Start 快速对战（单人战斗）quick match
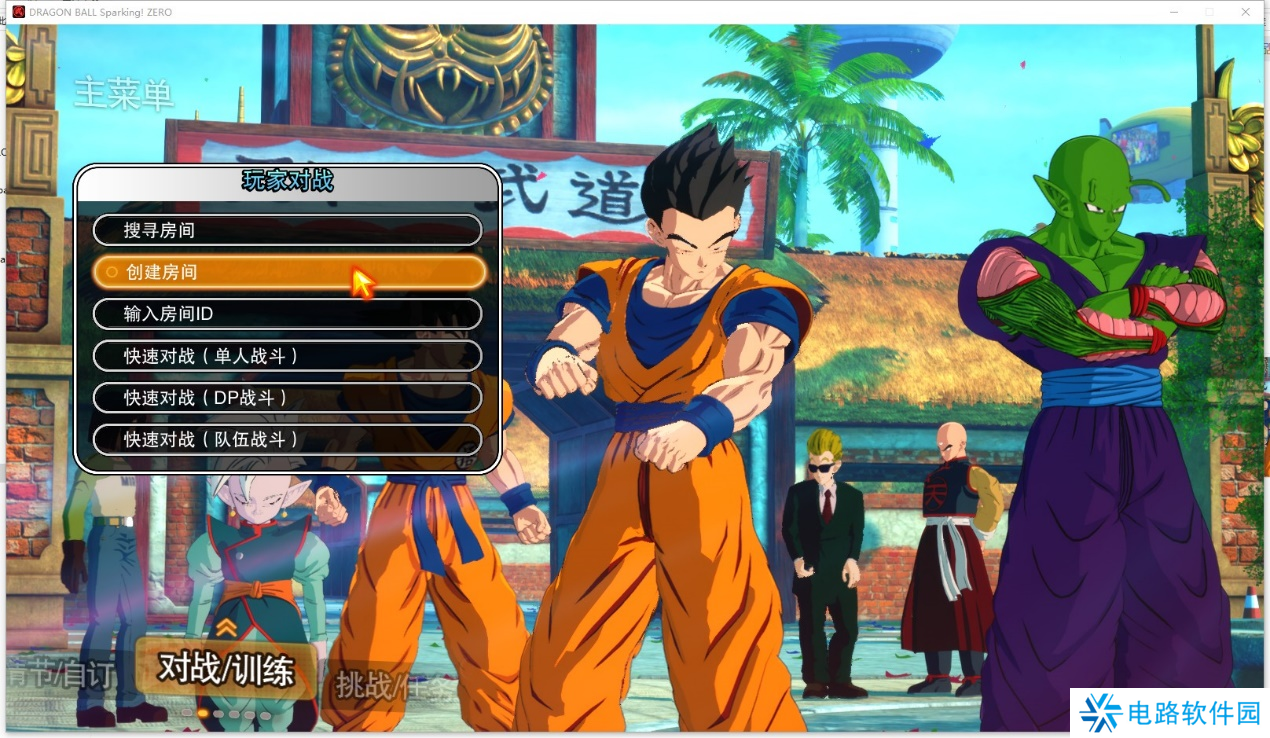The height and width of the screenshot is (738, 1270). click(287, 356)
